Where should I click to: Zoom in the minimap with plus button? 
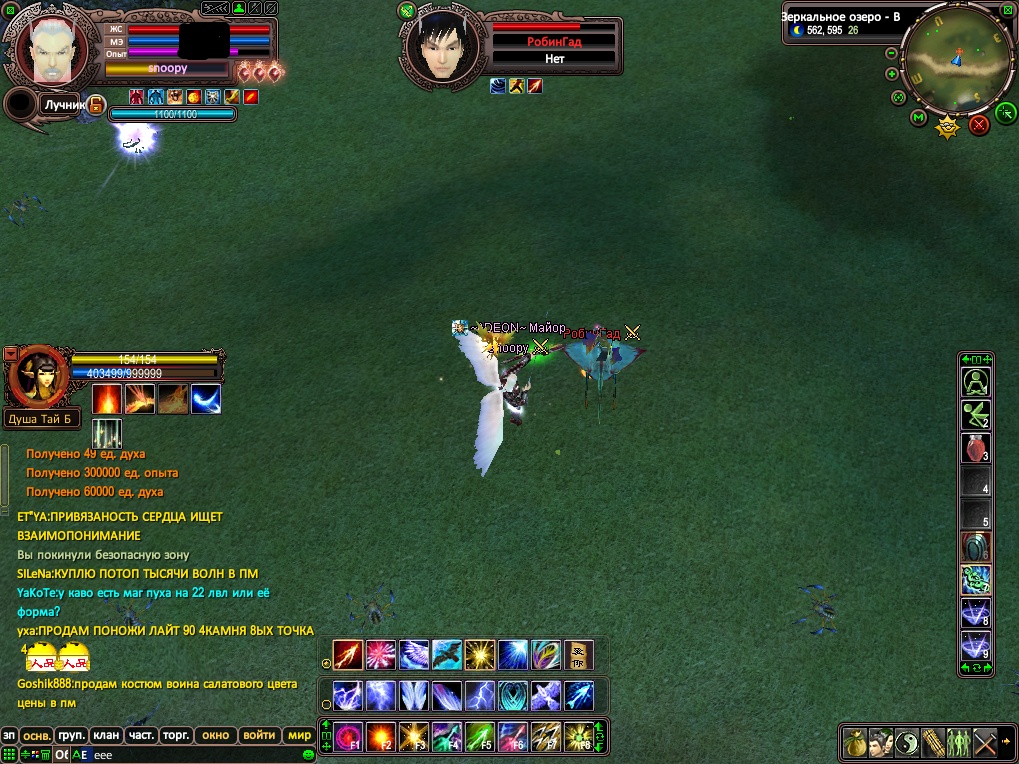(x=892, y=74)
